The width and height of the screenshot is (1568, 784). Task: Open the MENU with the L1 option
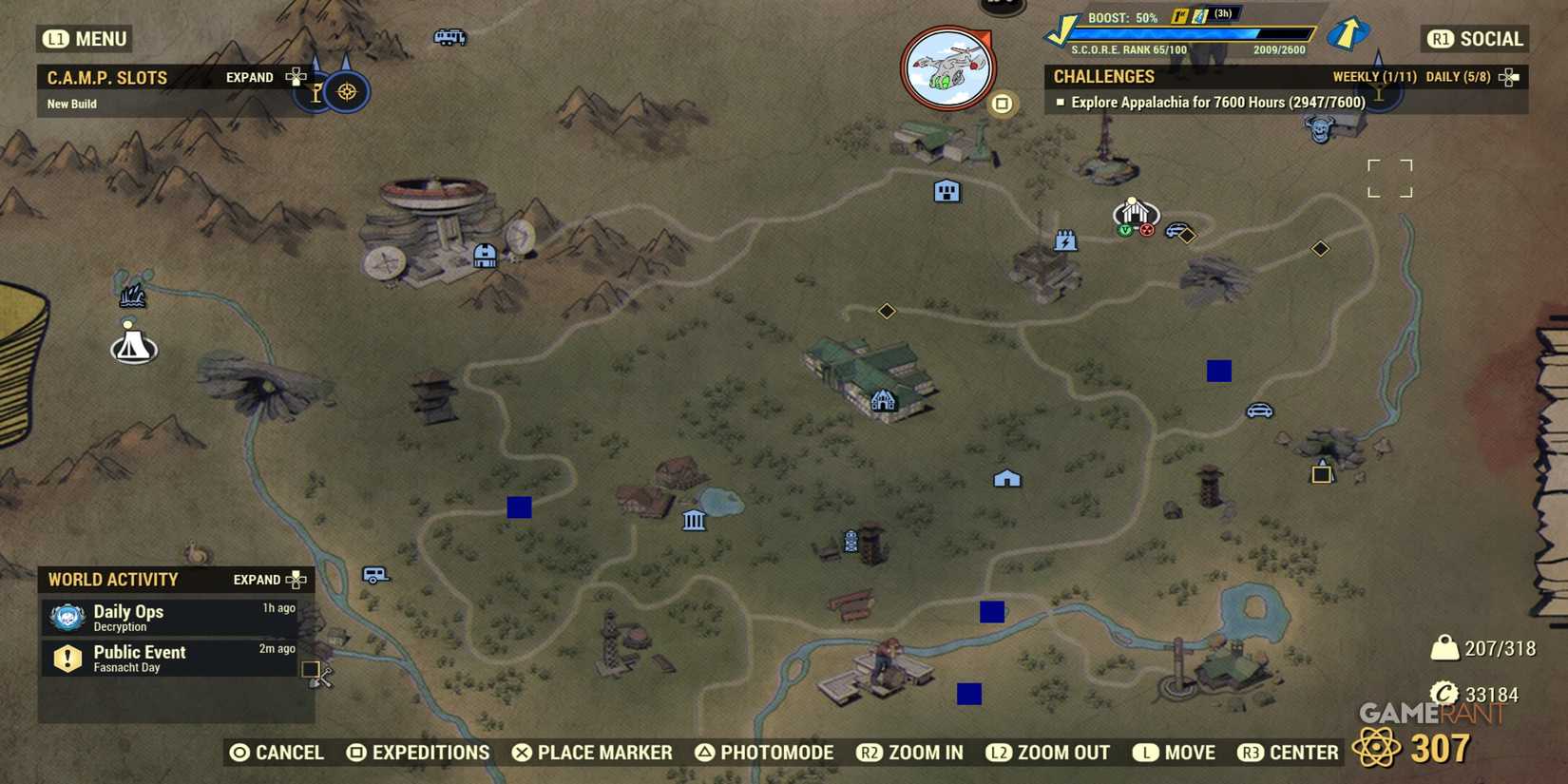coord(86,39)
